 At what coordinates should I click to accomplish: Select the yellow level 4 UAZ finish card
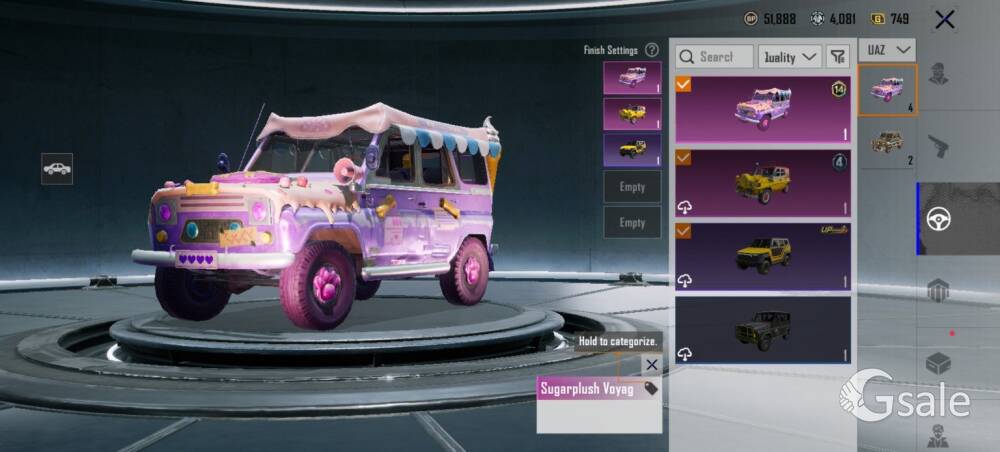click(x=763, y=182)
